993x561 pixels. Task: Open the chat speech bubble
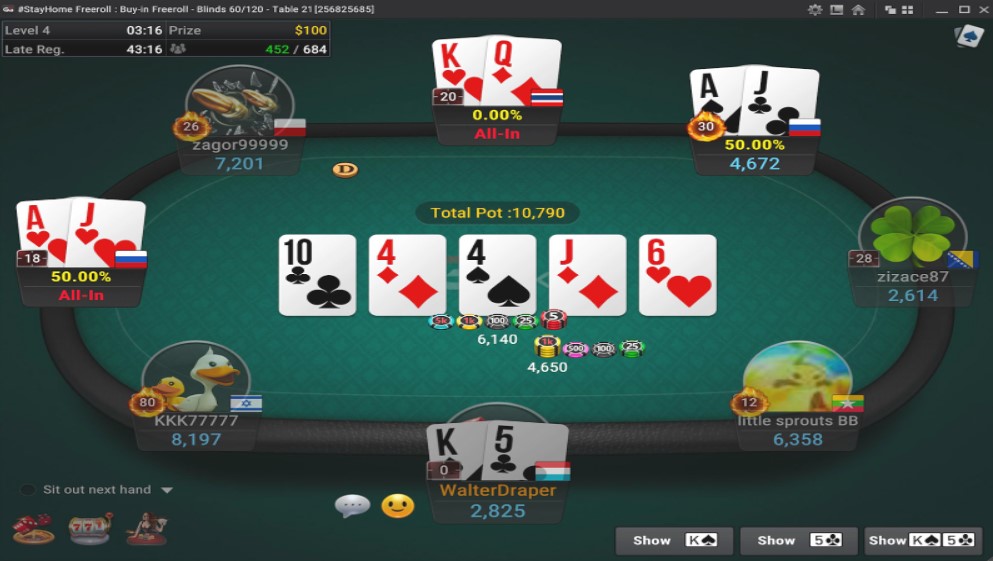[x=352, y=506]
